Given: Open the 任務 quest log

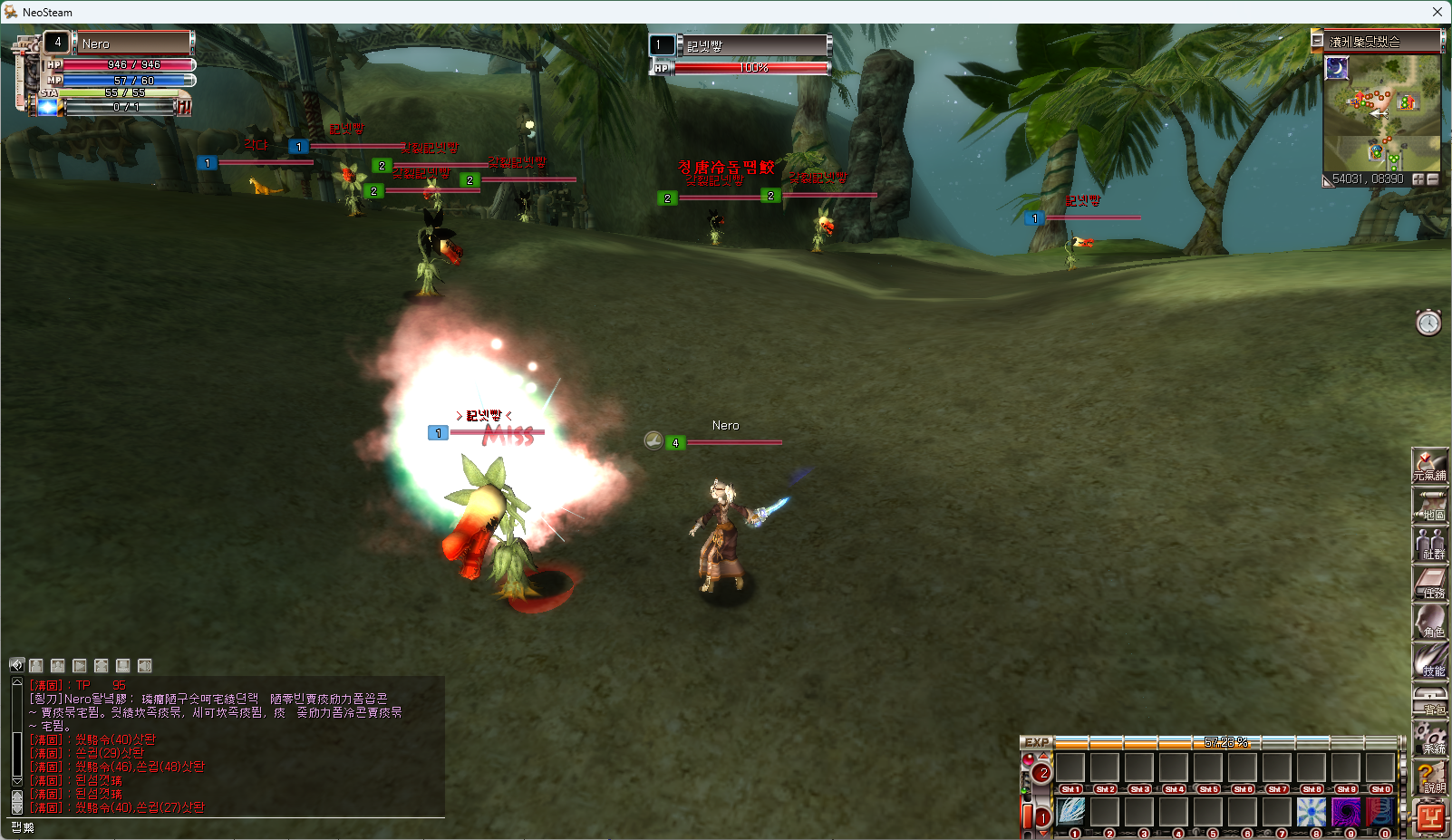Looking at the screenshot, I should click(1429, 584).
